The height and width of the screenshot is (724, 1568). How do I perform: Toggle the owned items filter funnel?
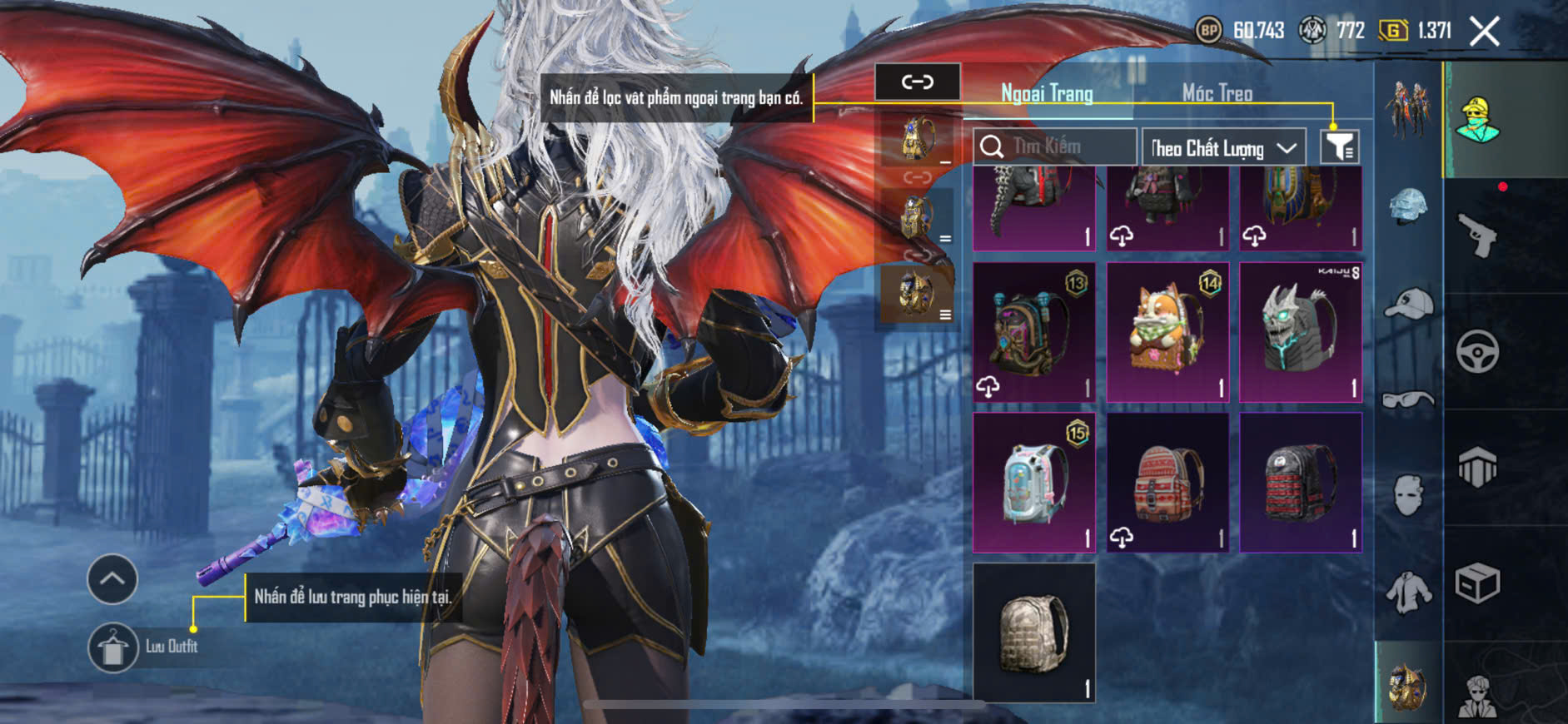(1339, 147)
